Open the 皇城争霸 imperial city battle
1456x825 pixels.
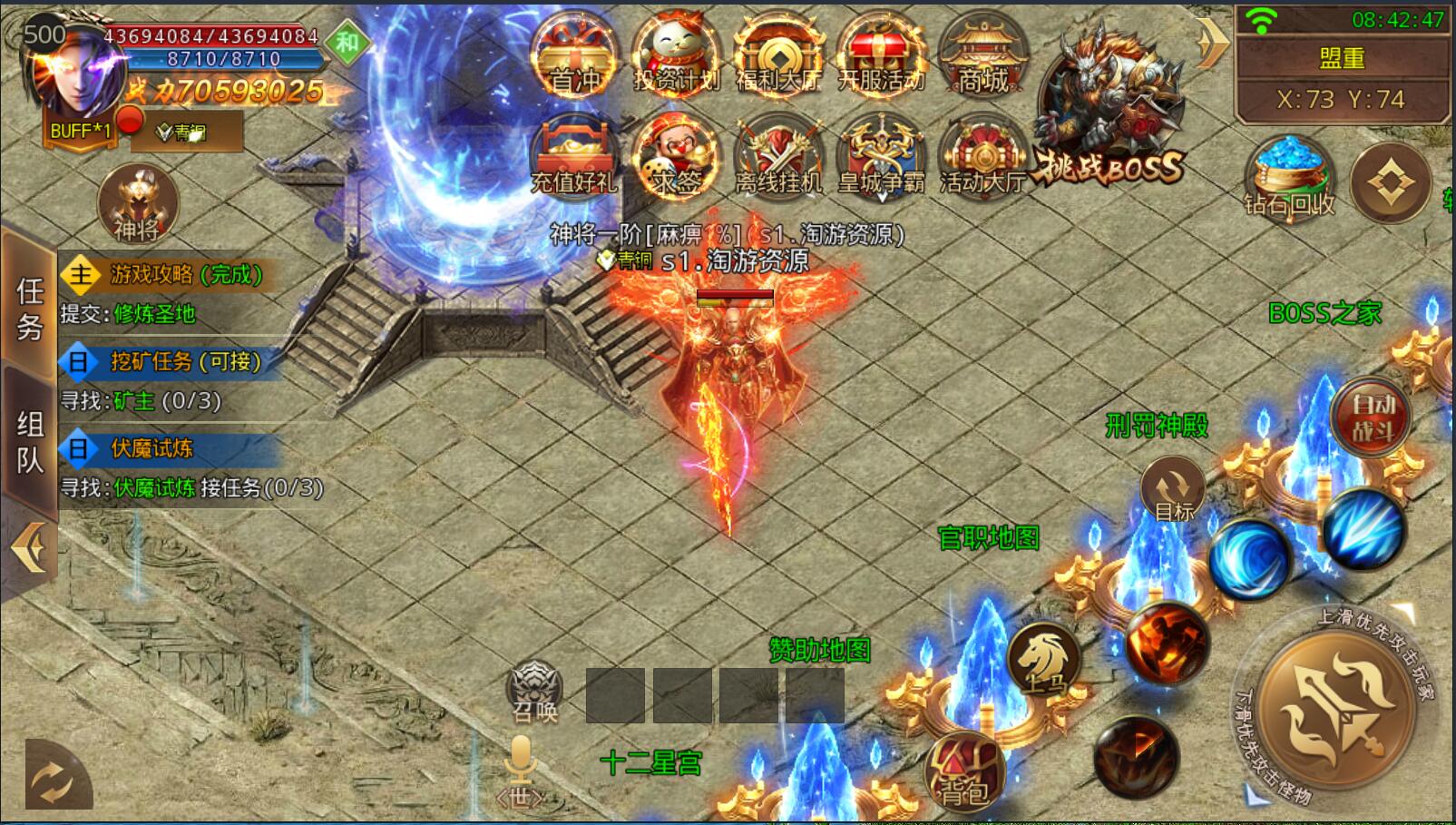880,157
